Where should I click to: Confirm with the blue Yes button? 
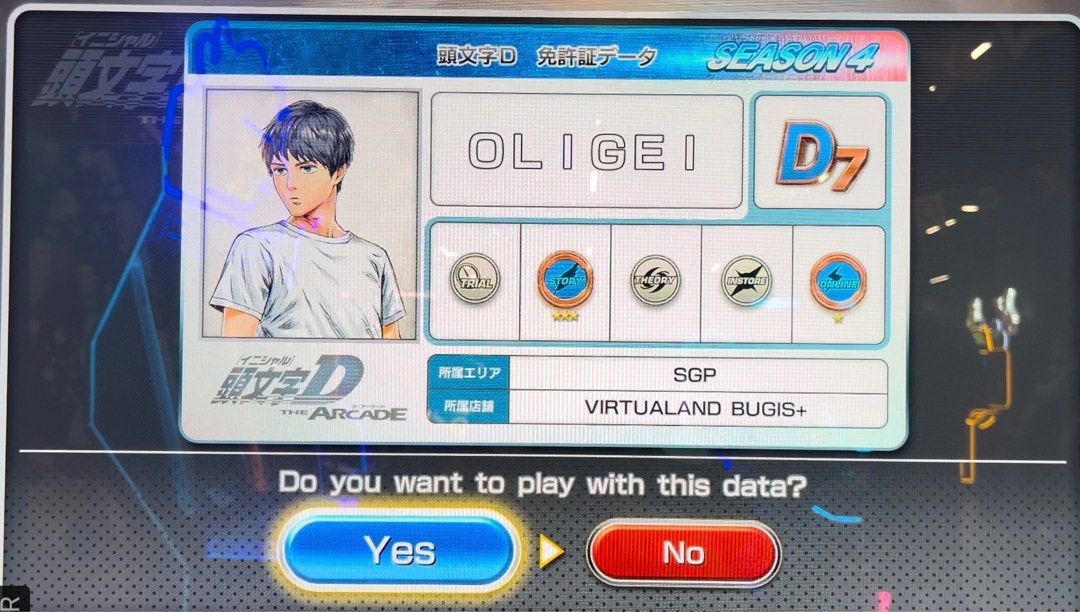point(399,551)
